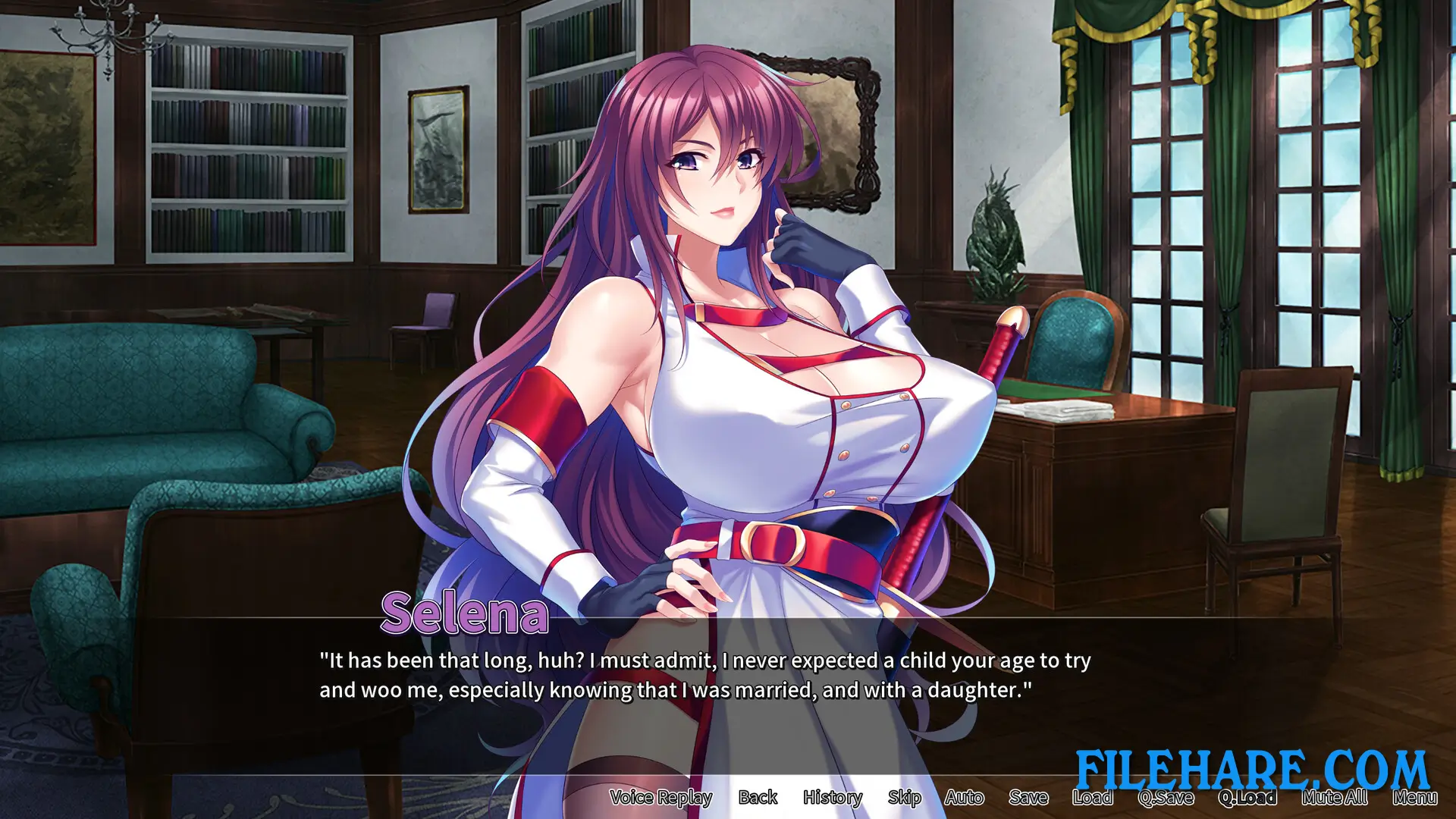This screenshot has height=819, width=1456.
Task: Turn on Auto play mode
Action: pos(965,798)
